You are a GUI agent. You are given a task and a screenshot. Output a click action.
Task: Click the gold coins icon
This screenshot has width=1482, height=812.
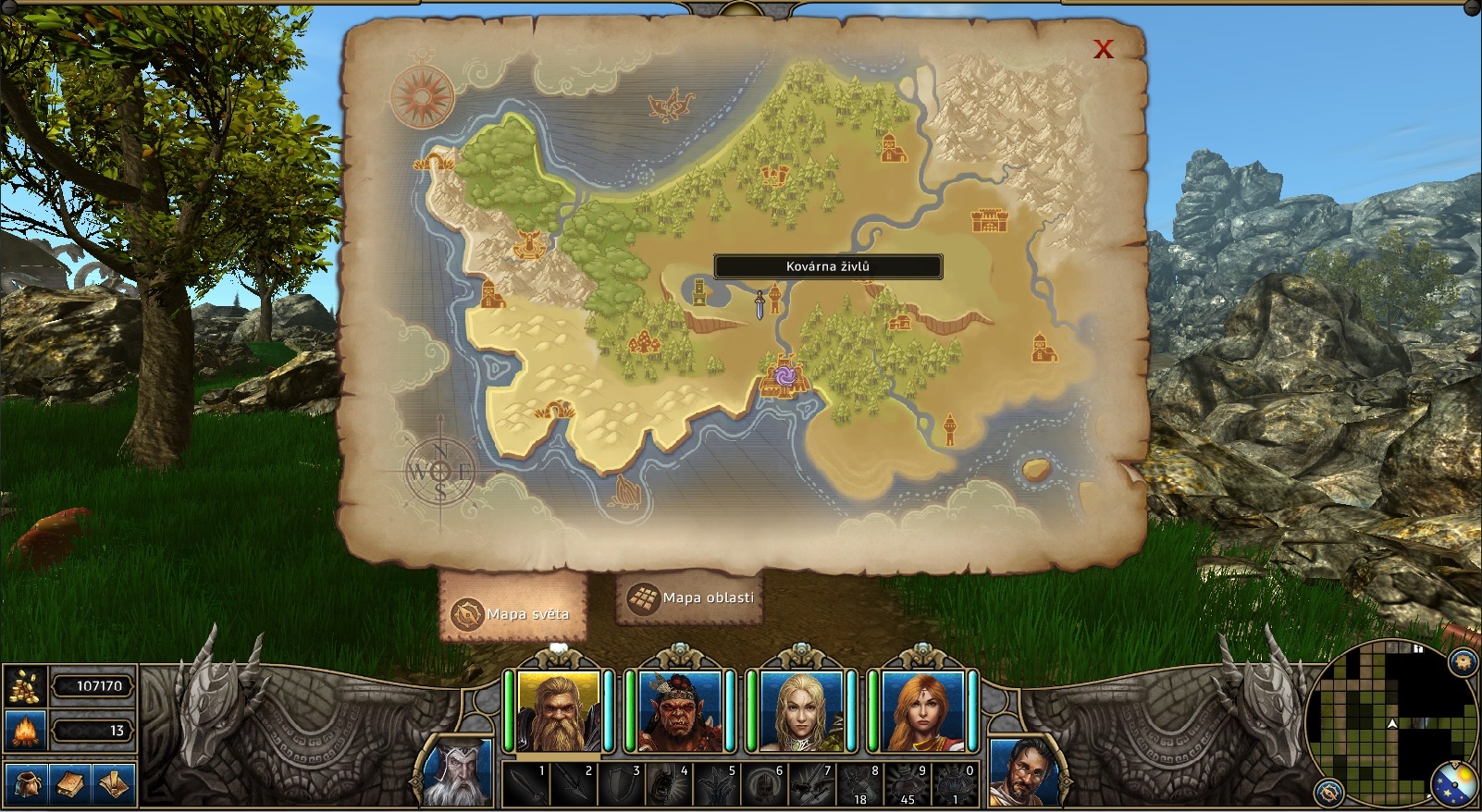(x=26, y=686)
